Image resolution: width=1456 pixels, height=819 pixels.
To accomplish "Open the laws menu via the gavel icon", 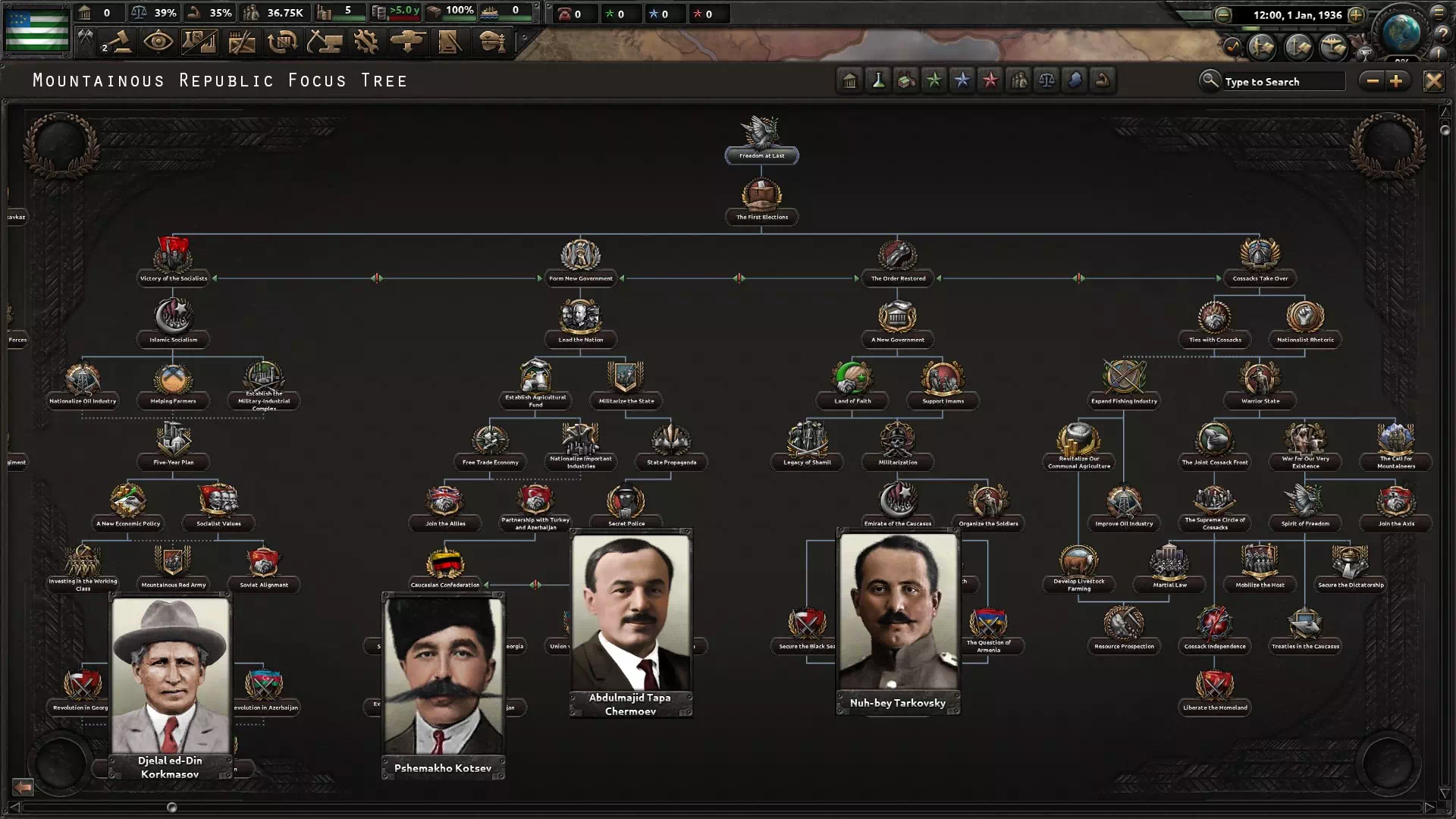I will [x=118, y=42].
